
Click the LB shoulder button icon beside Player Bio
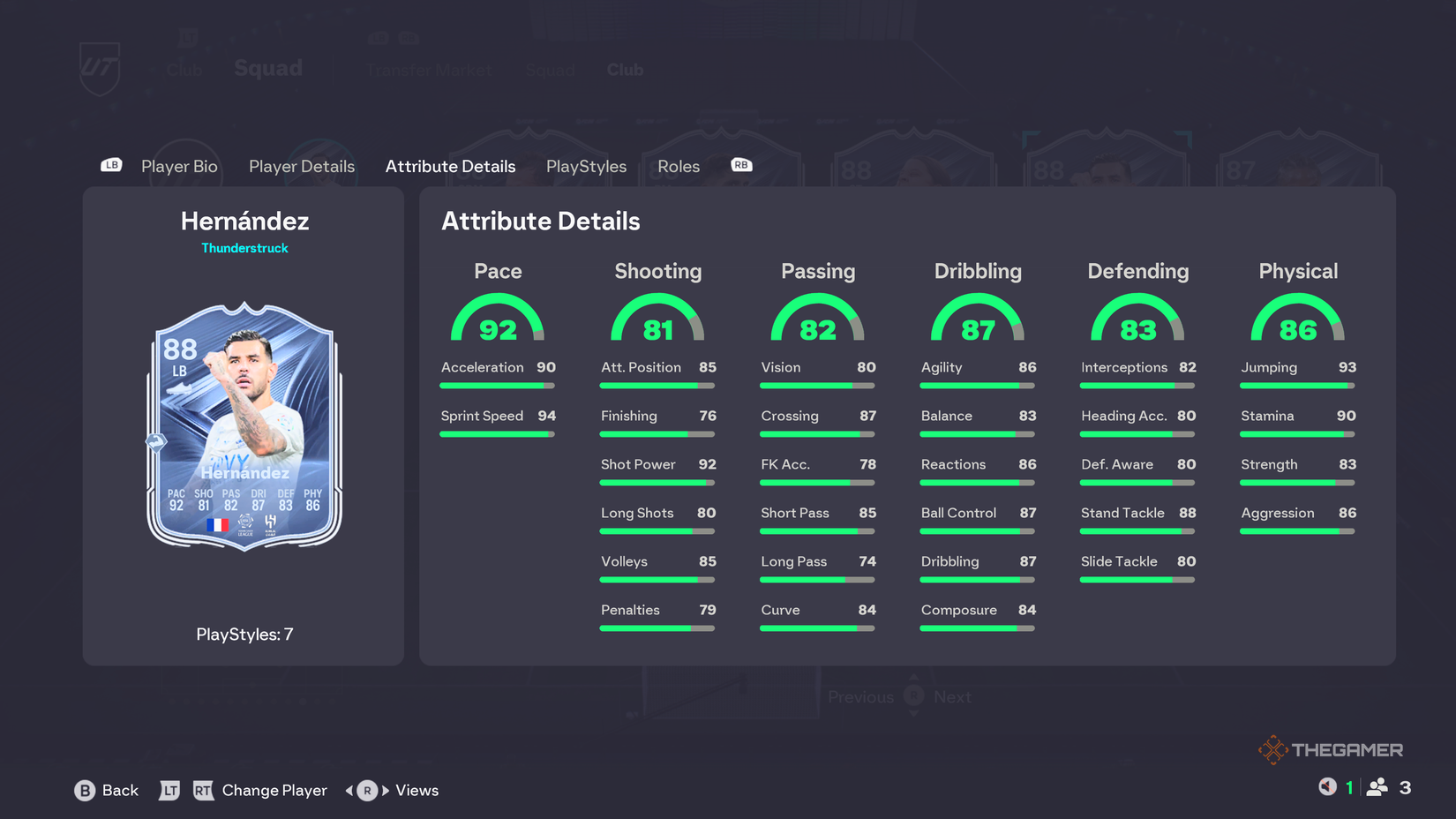(110, 165)
